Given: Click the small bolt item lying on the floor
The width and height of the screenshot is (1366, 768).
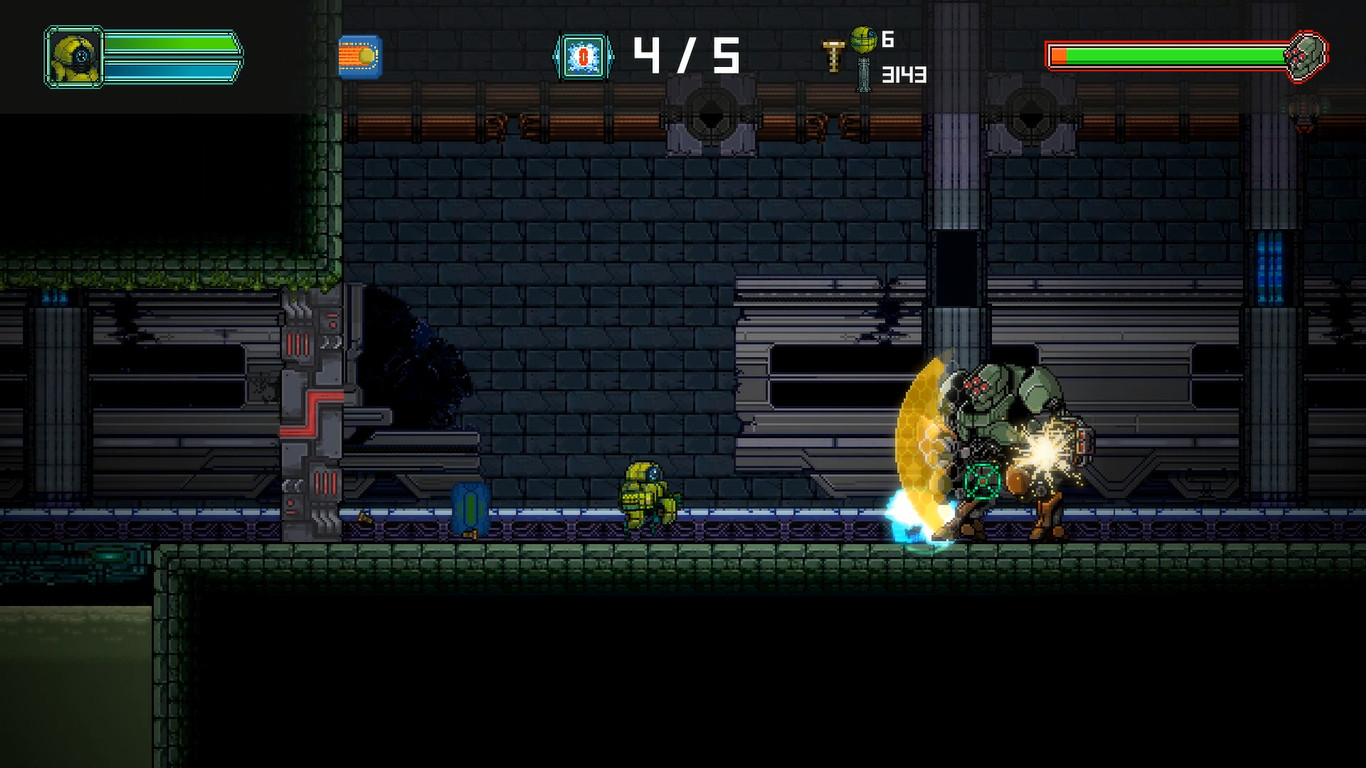Looking at the screenshot, I should pos(364,518).
